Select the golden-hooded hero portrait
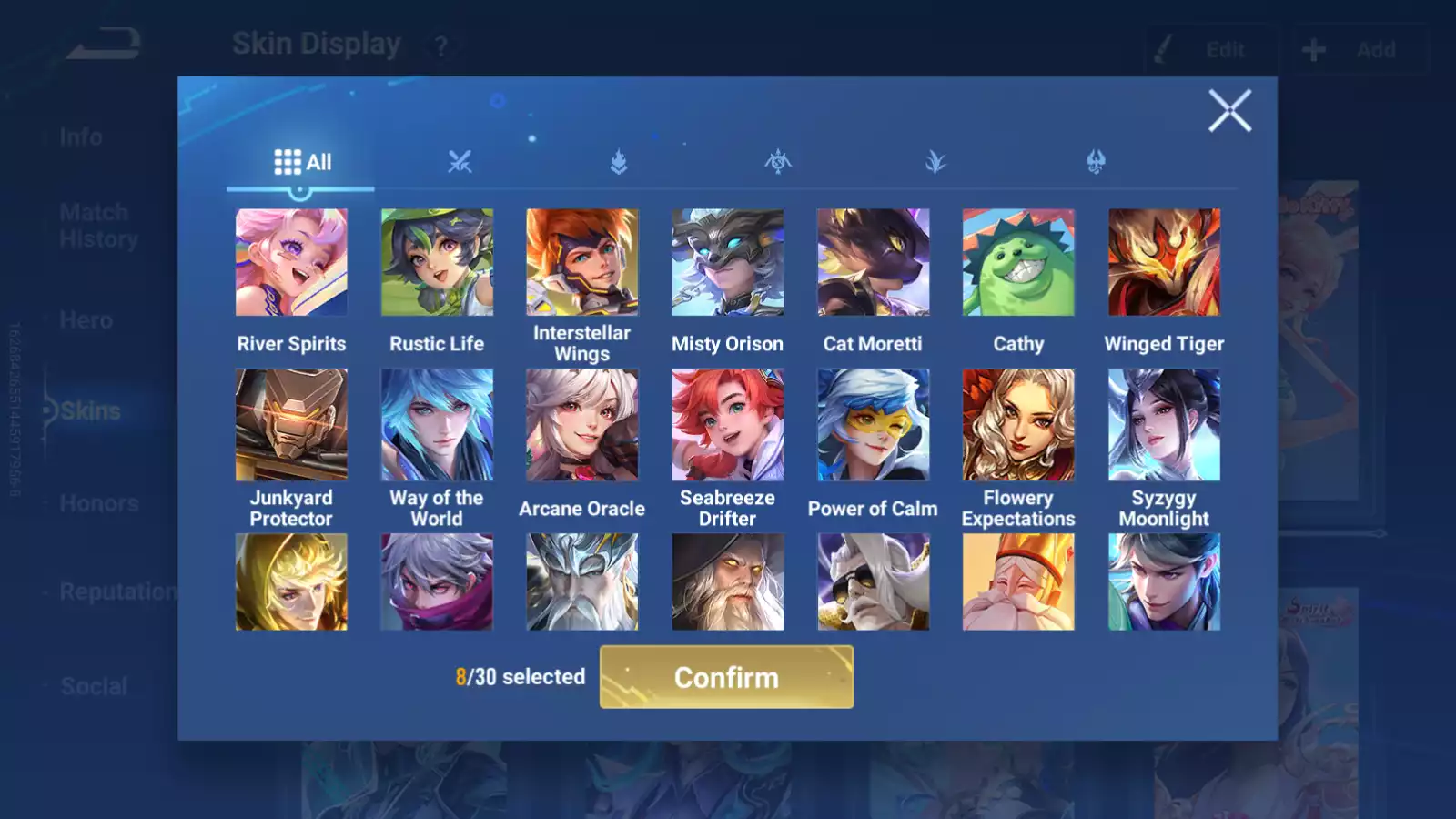 point(291,582)
